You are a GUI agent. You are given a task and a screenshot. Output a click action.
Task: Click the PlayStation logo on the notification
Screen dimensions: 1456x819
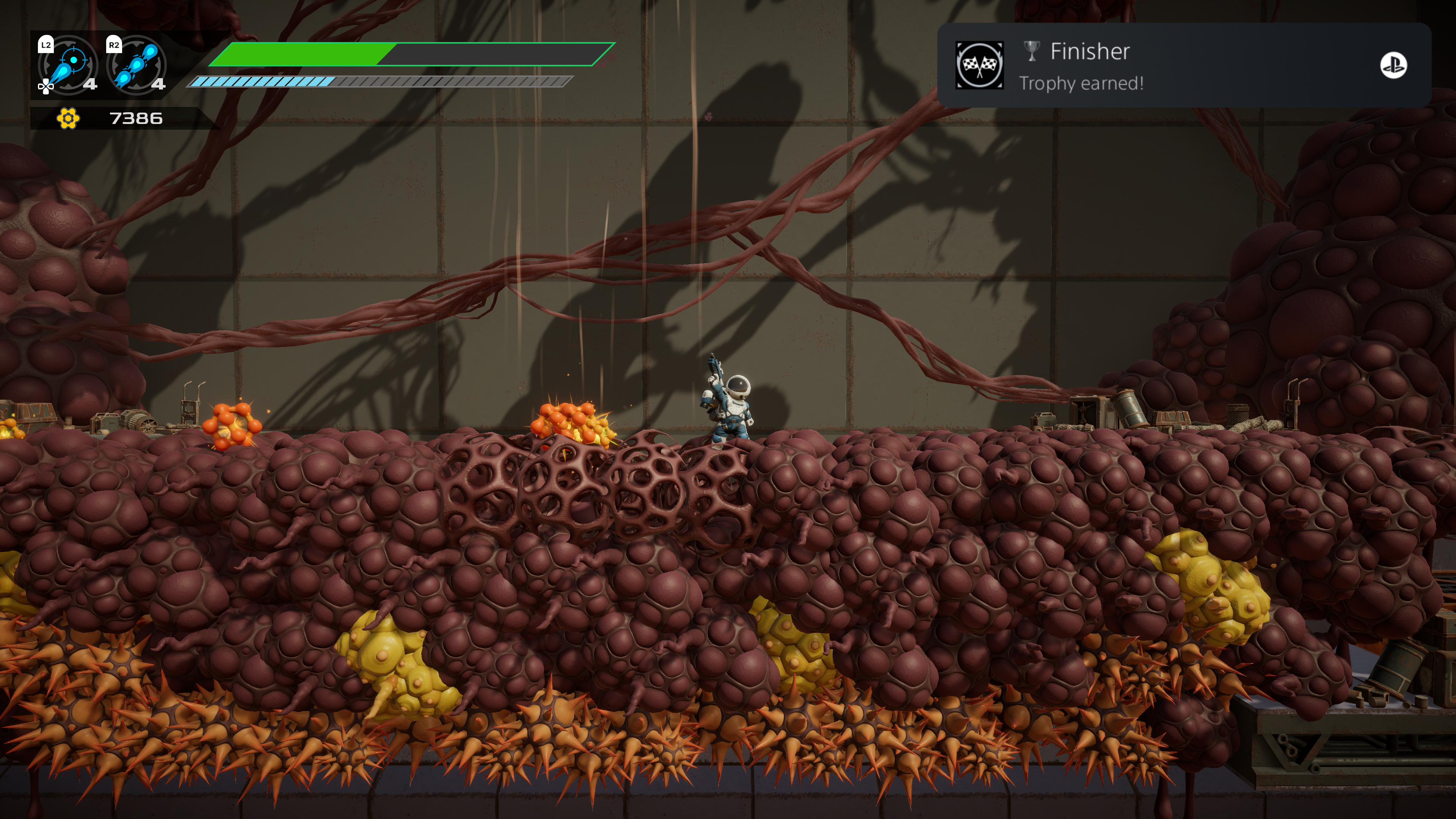pos(1393,66)
